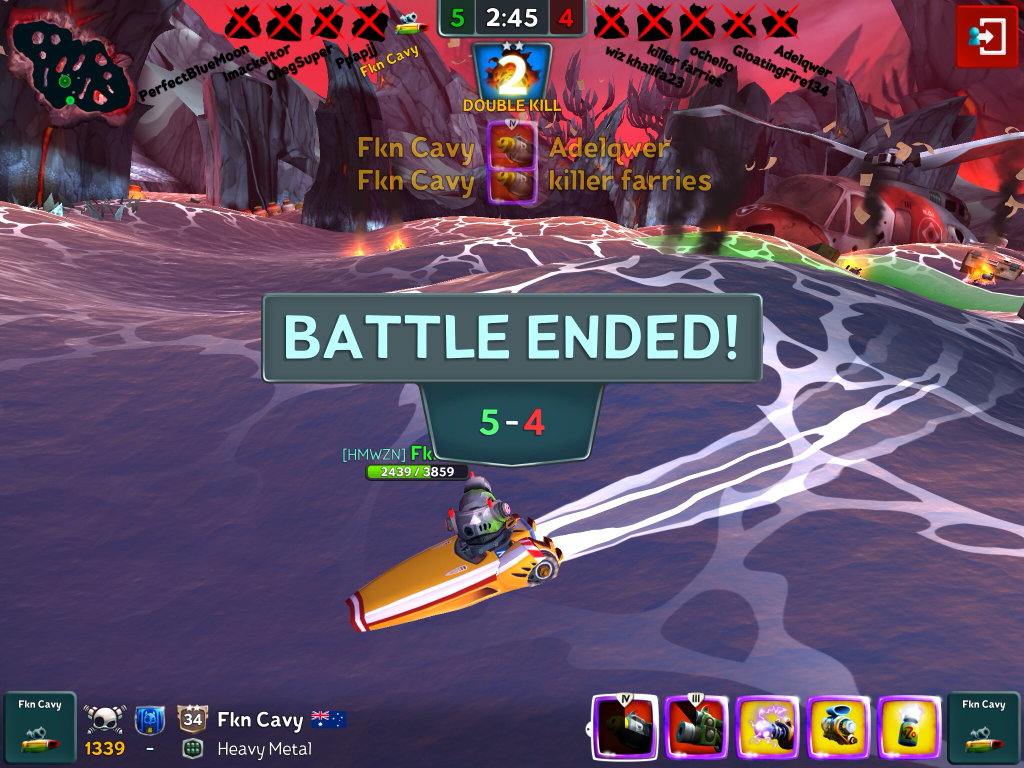This screenshot has width=1024, height=768.
Task: Click the red exit battle button
Action: click(x=986, y=37)
